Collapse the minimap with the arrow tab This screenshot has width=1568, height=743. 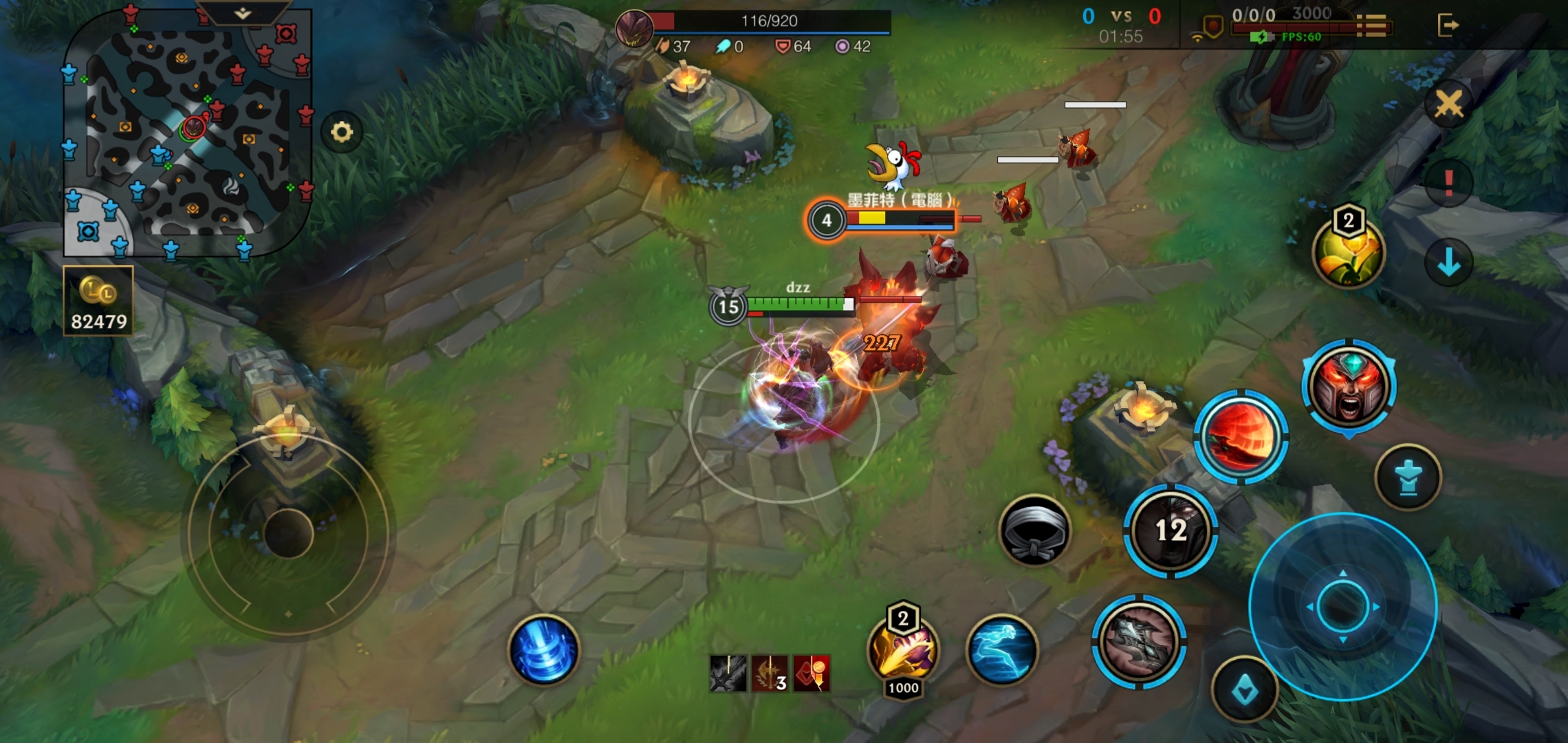click(x=242, y=13)
